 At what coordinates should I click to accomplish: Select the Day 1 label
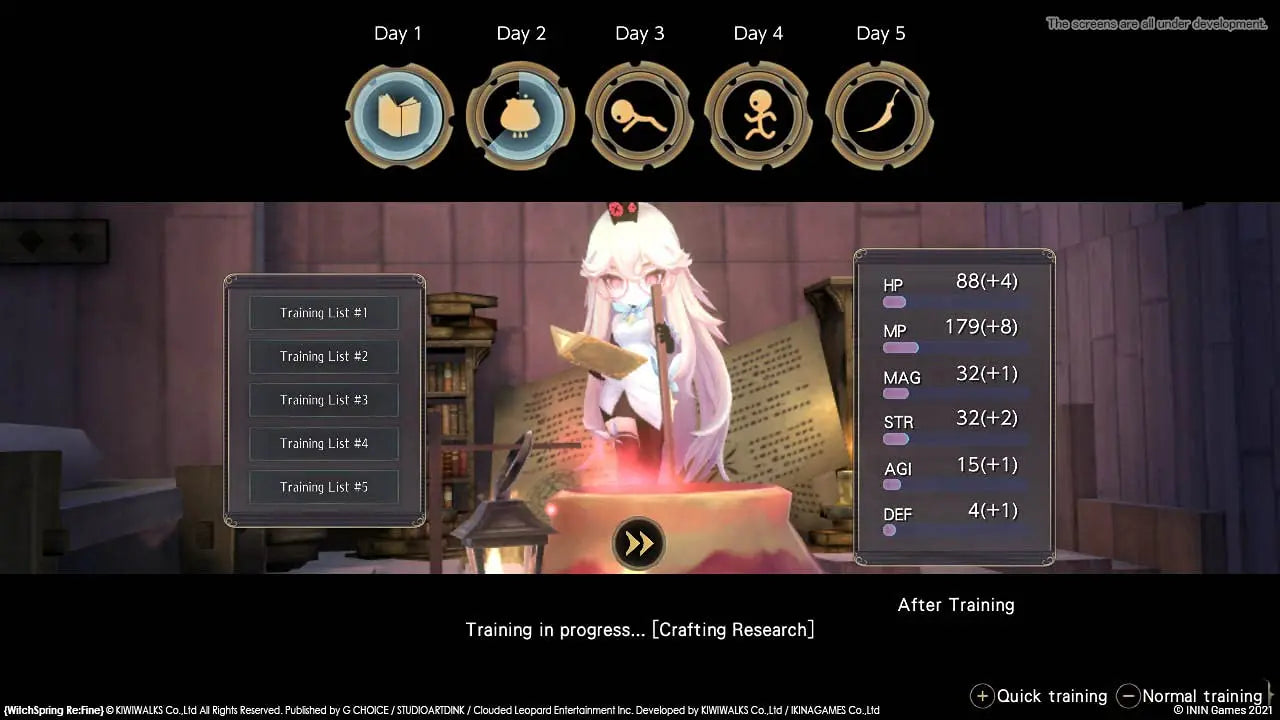399,33
